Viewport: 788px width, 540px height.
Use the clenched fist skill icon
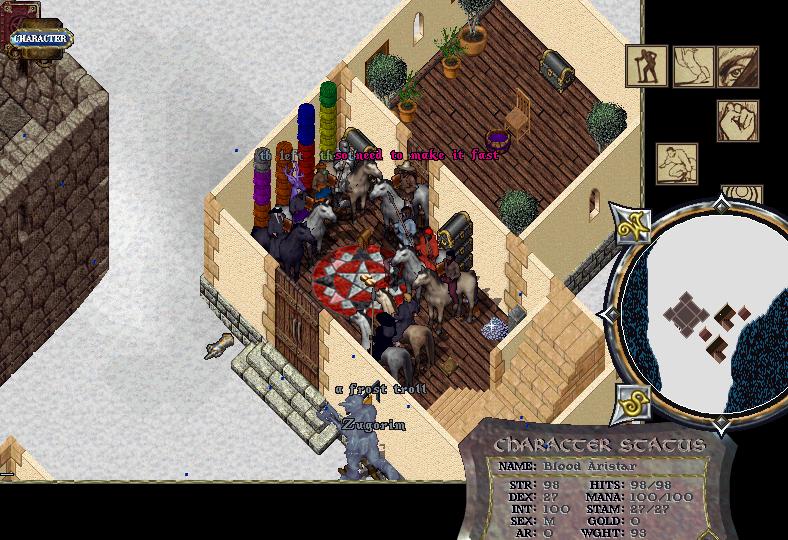[x=737, y=120]
